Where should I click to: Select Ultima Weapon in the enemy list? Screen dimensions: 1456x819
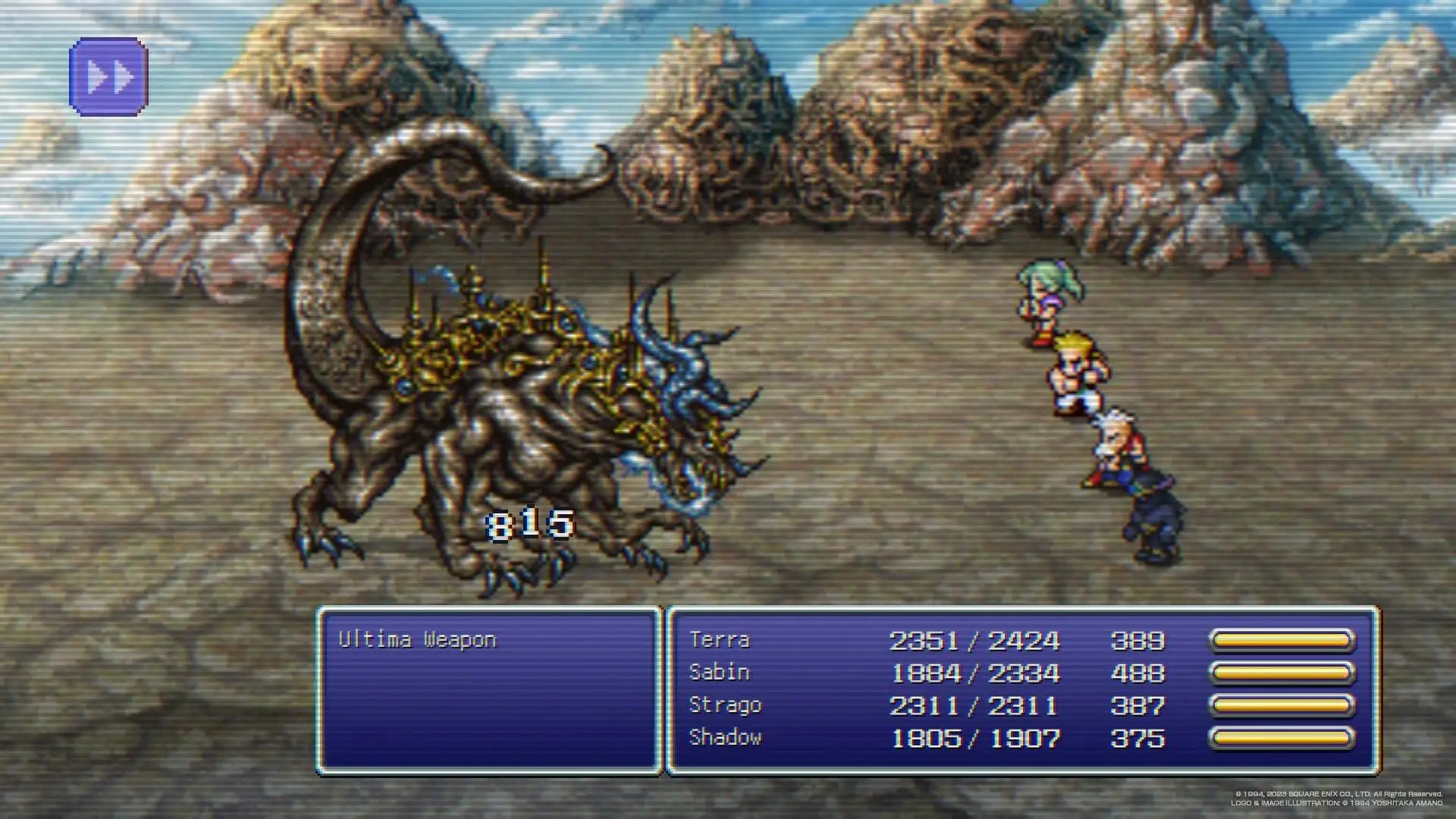click(417, 640)
